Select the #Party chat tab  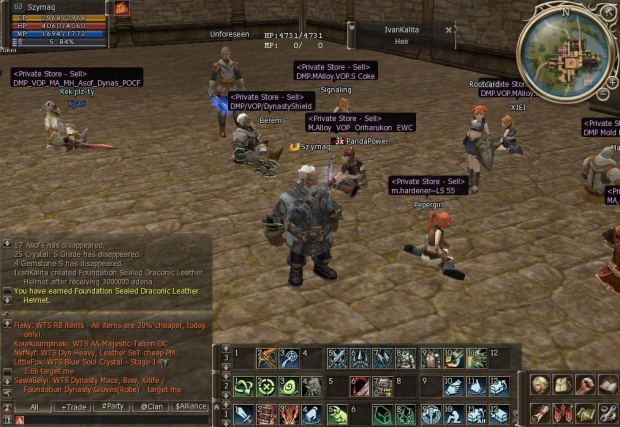[x=113, y=407]
